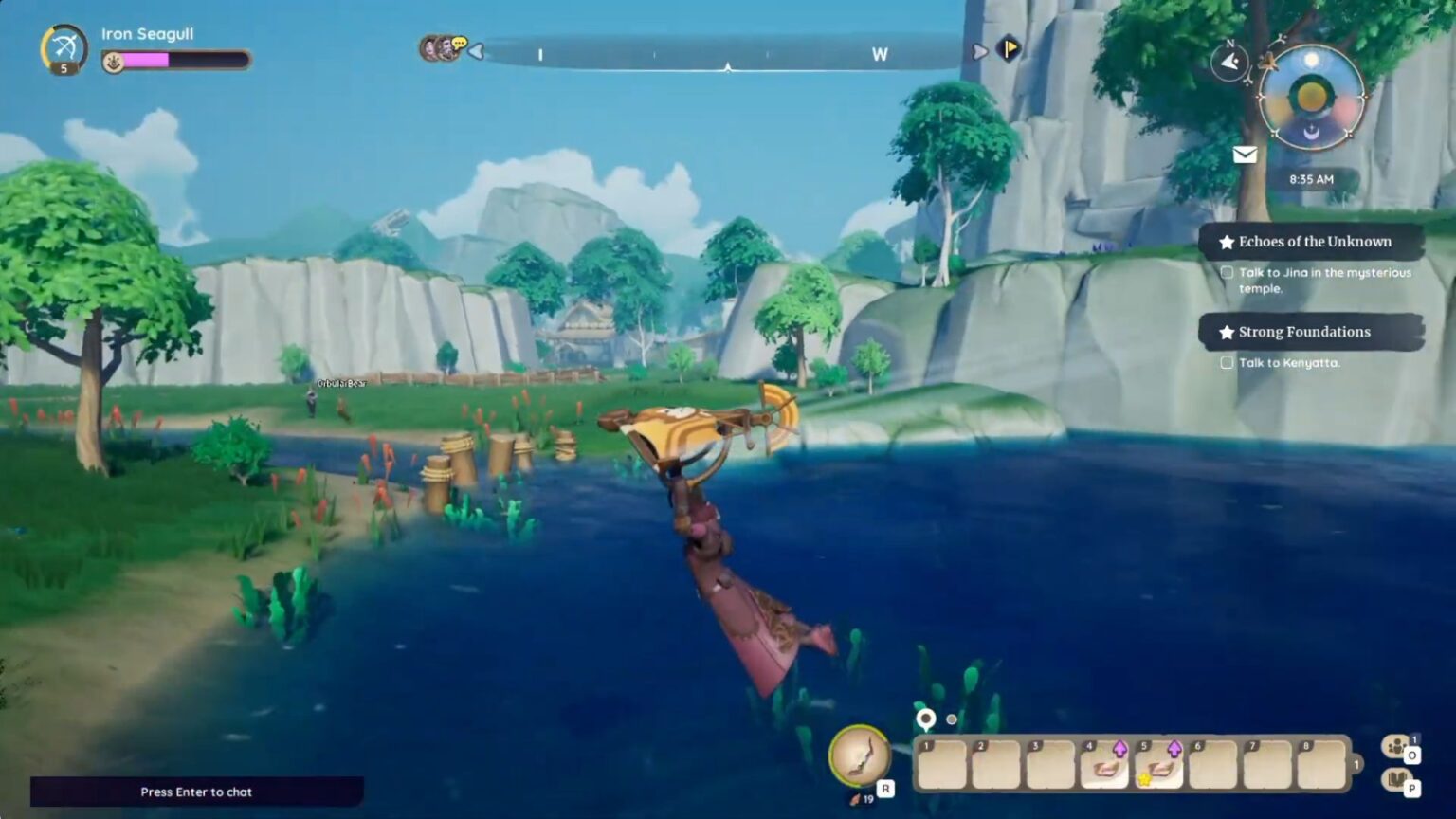Select the equipped bow tool wheel
This screenshot has width=1456, height=819.
coord(860,755)
